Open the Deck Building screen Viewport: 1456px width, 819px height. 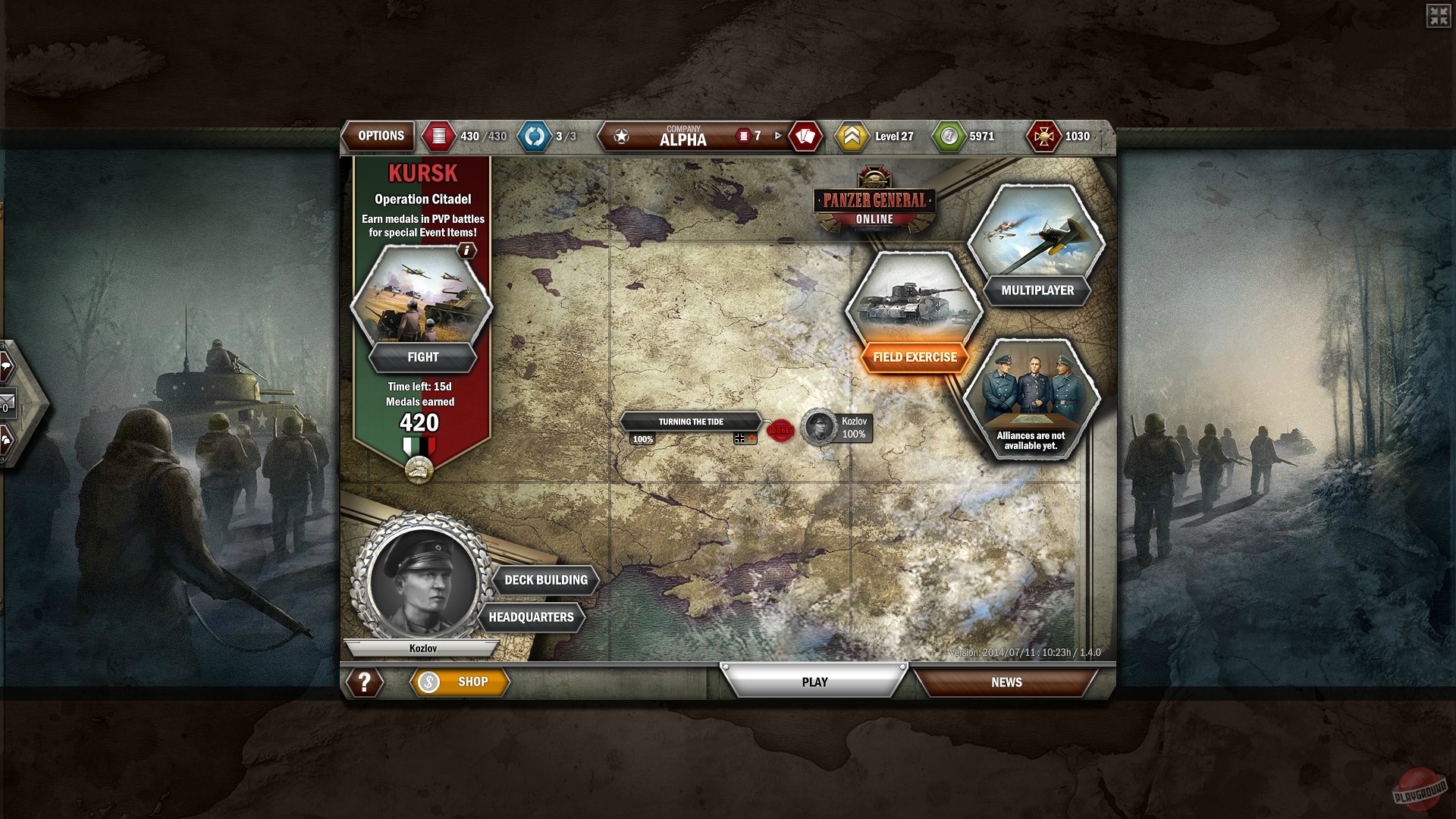pos(546,579)
